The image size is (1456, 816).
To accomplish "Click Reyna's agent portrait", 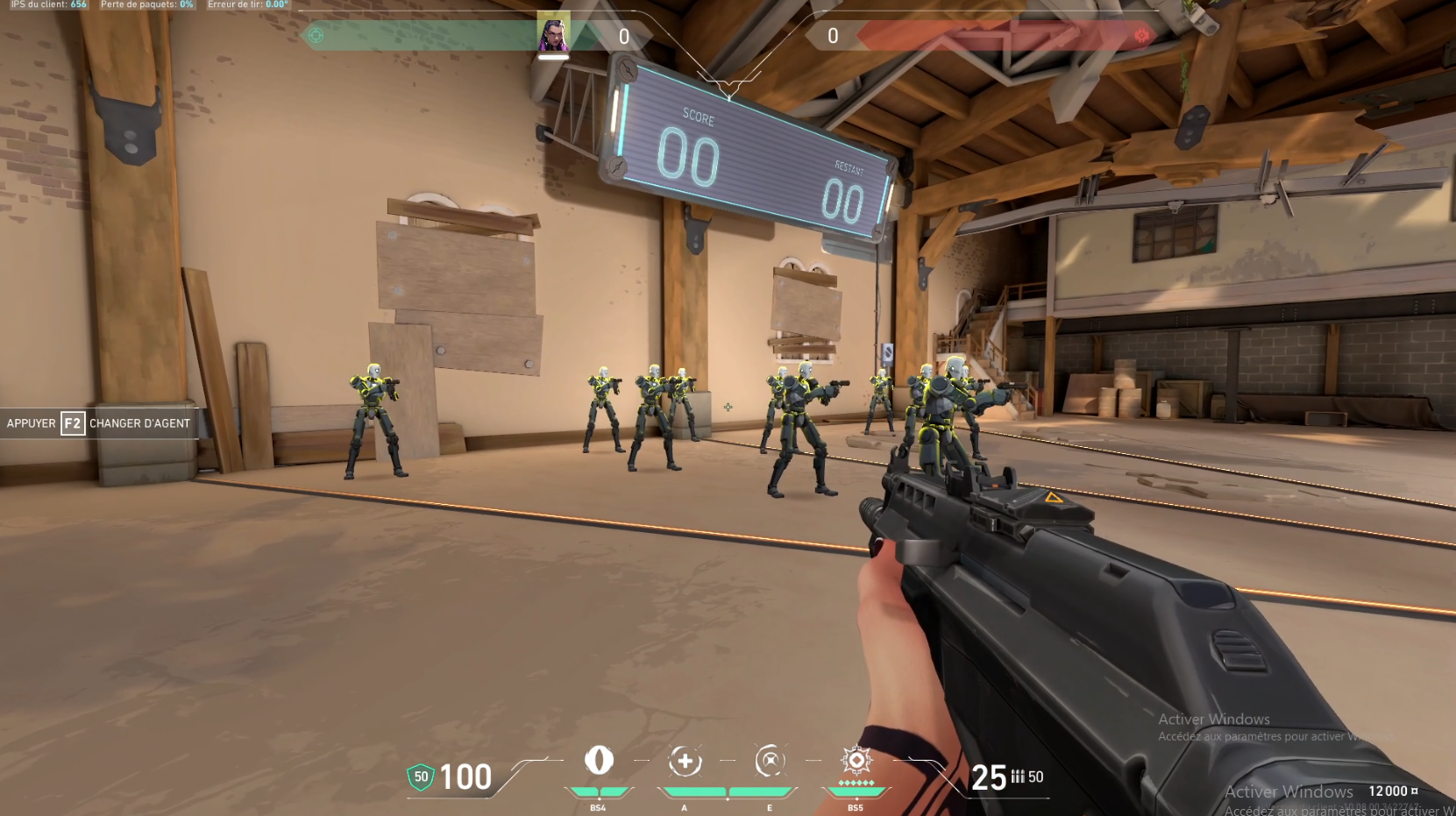I will pyautogui.click(x=555, y=33).
